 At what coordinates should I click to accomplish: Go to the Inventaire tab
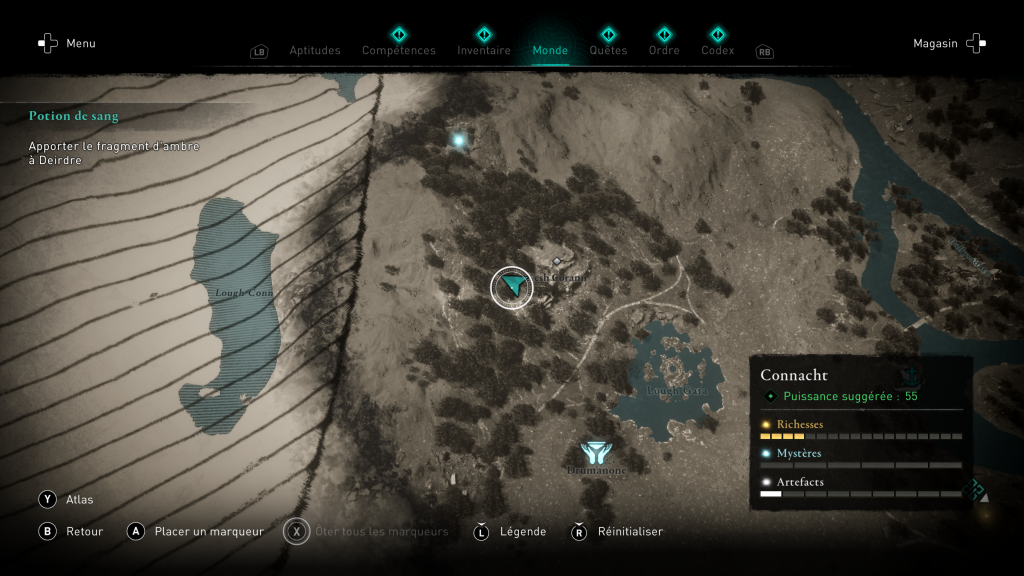pyautogui.click(x=484, y=50)
